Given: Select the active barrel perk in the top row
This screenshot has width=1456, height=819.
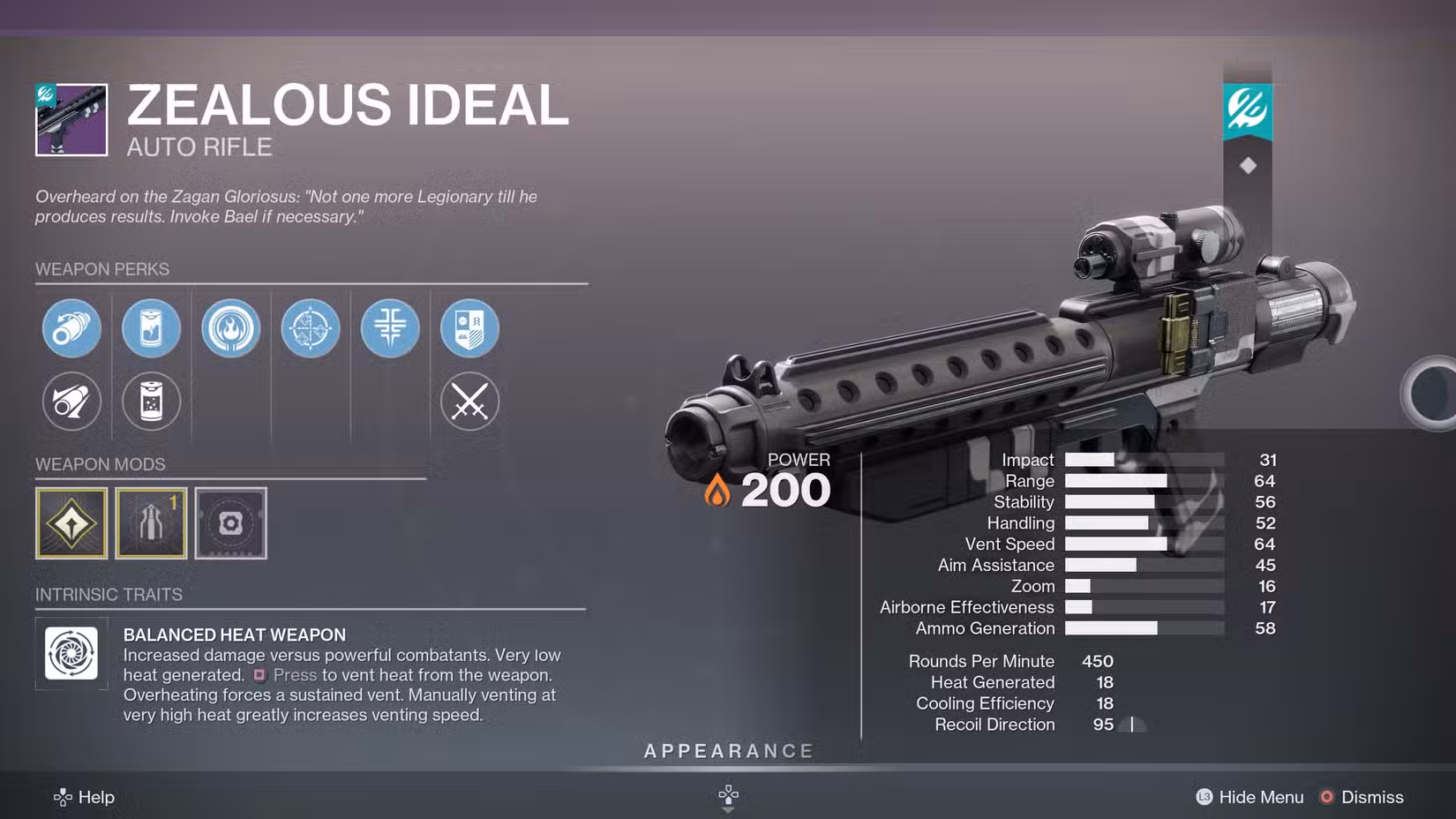Looking at the screenshot, I should pyautogui.click(x=71, y=328).
